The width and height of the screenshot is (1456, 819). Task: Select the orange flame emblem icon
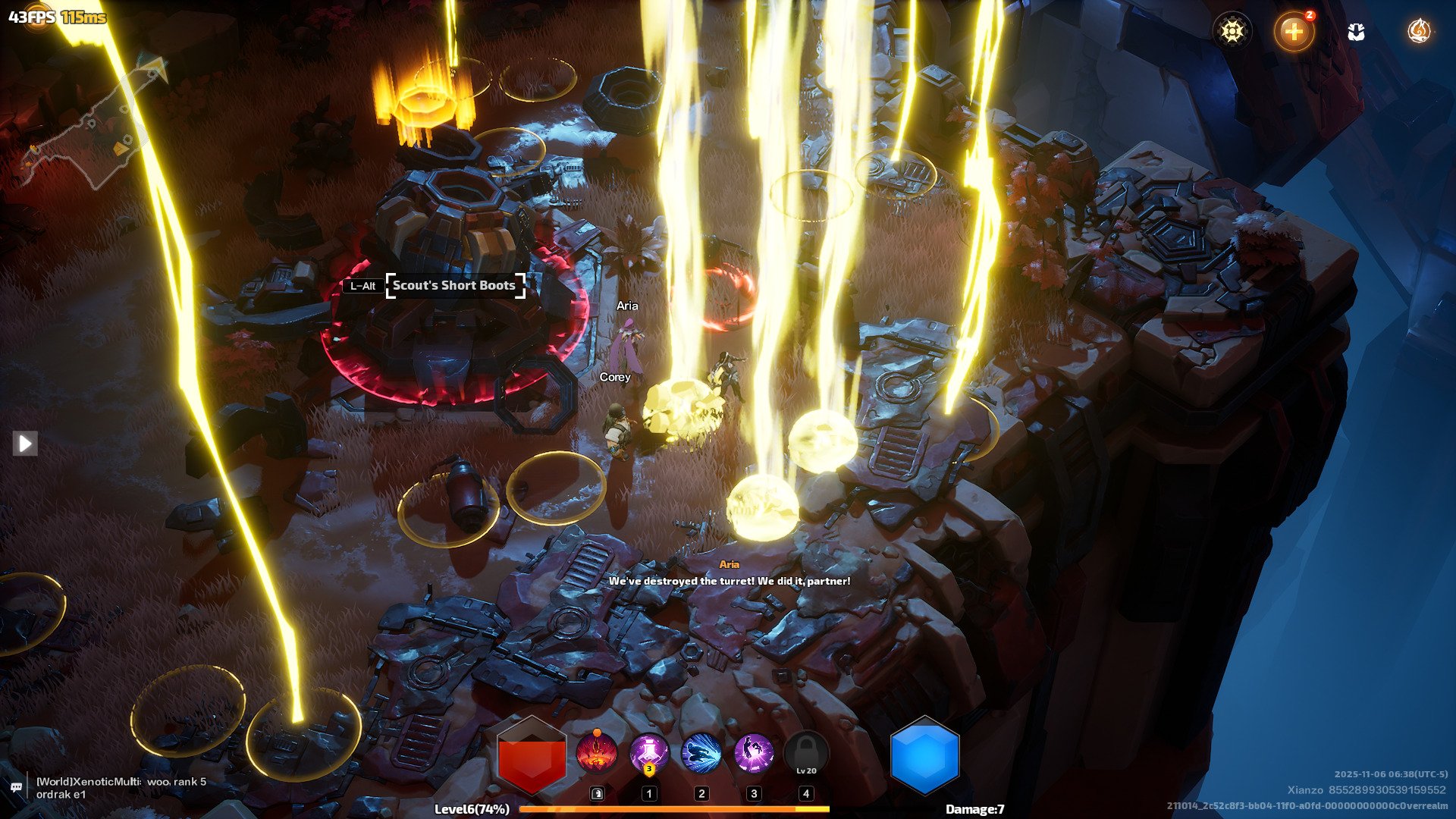coord(1419,31)
